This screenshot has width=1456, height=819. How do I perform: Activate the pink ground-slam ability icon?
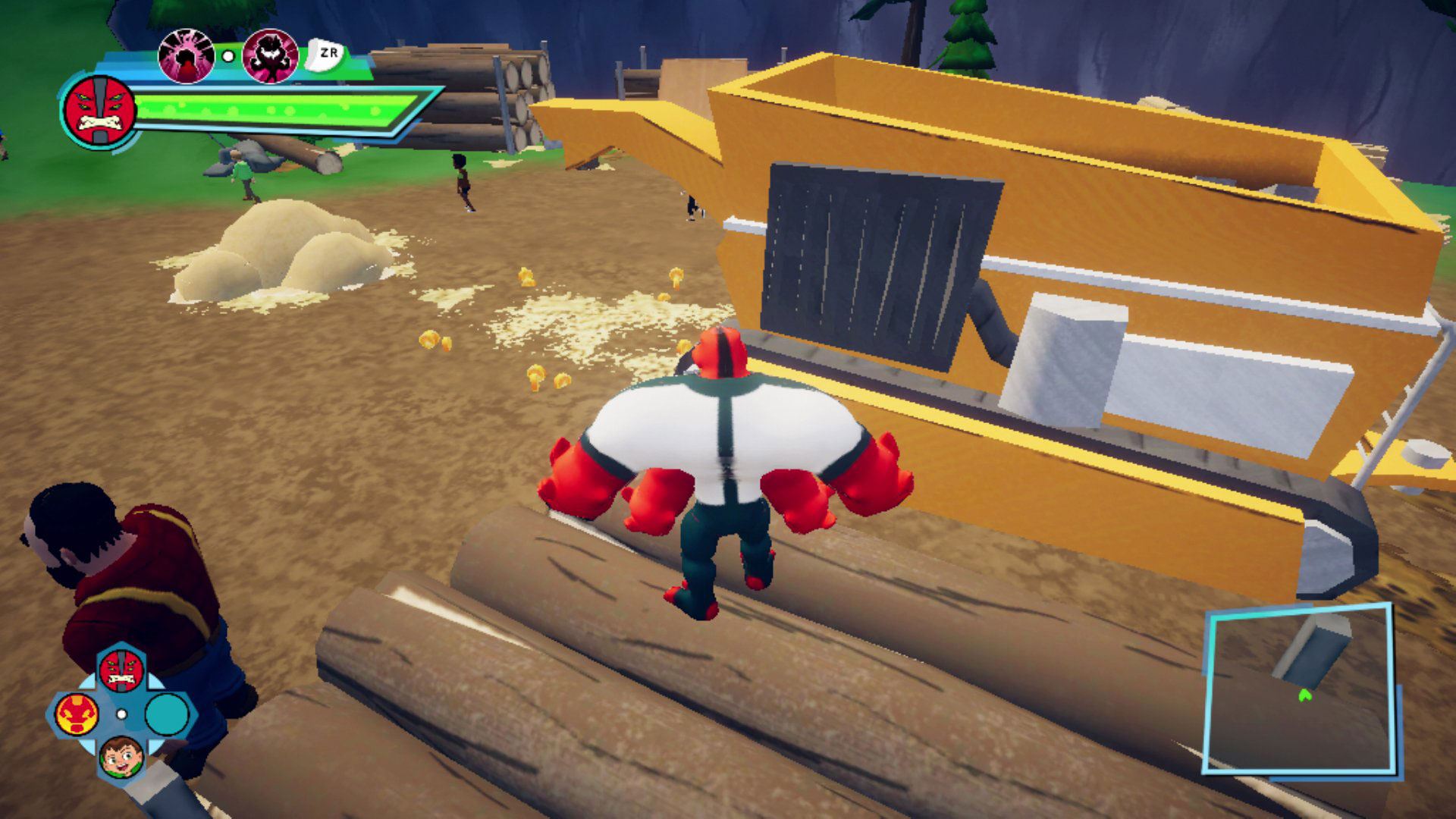tap(186, 55)
